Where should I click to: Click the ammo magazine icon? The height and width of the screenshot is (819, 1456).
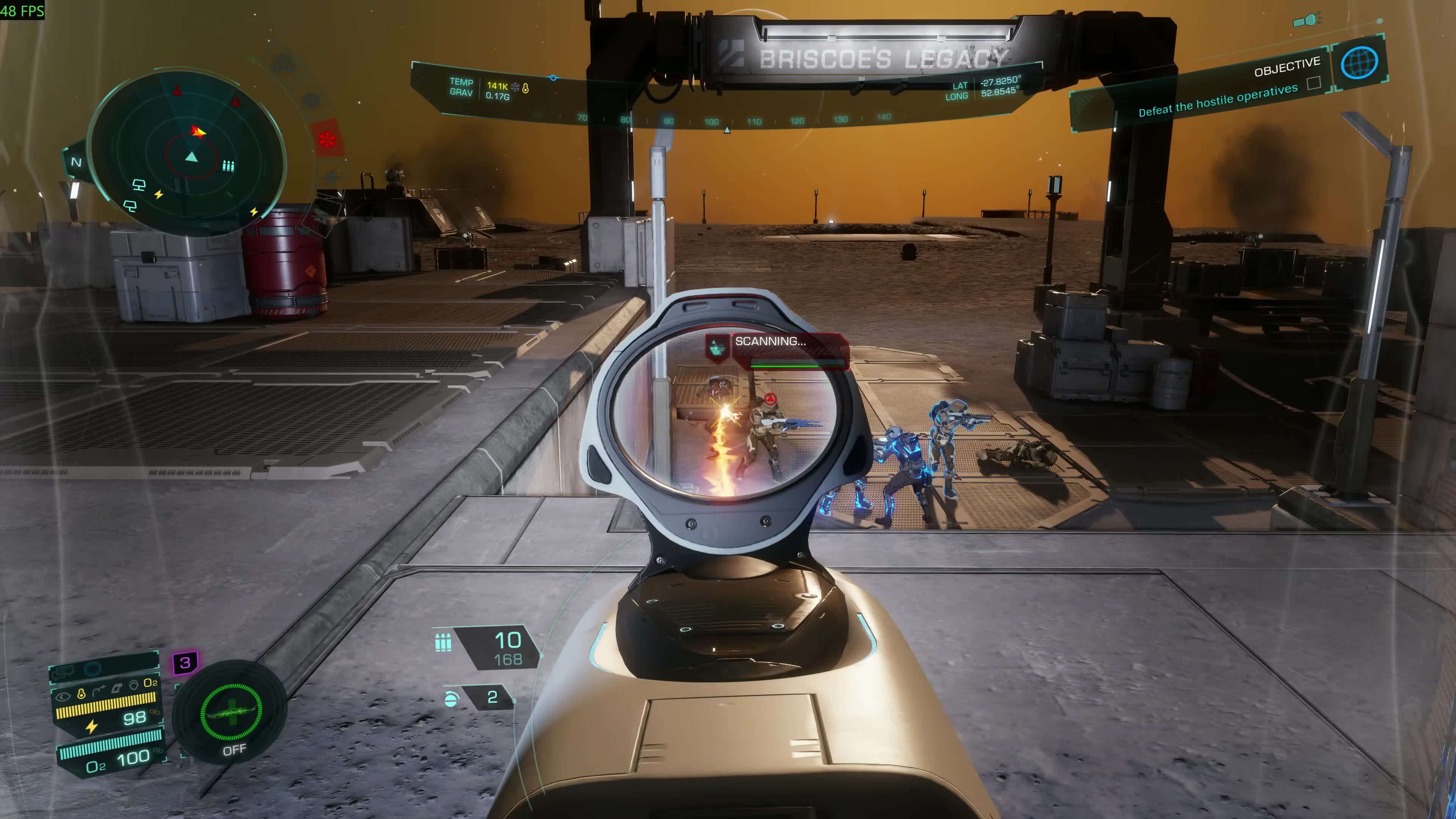(442, 643)
